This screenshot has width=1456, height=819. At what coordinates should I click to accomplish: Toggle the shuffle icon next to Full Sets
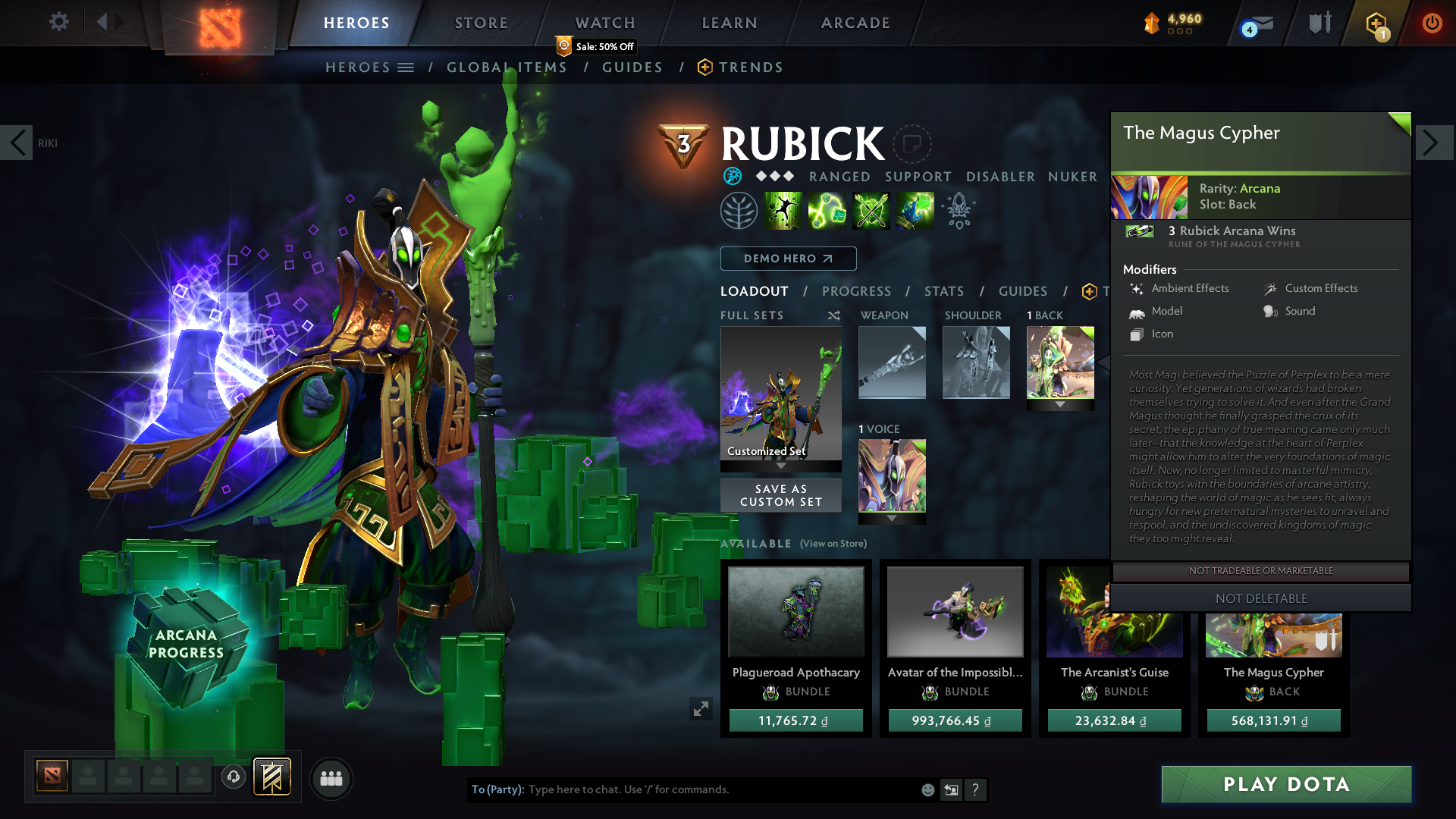tap(833, 315)
